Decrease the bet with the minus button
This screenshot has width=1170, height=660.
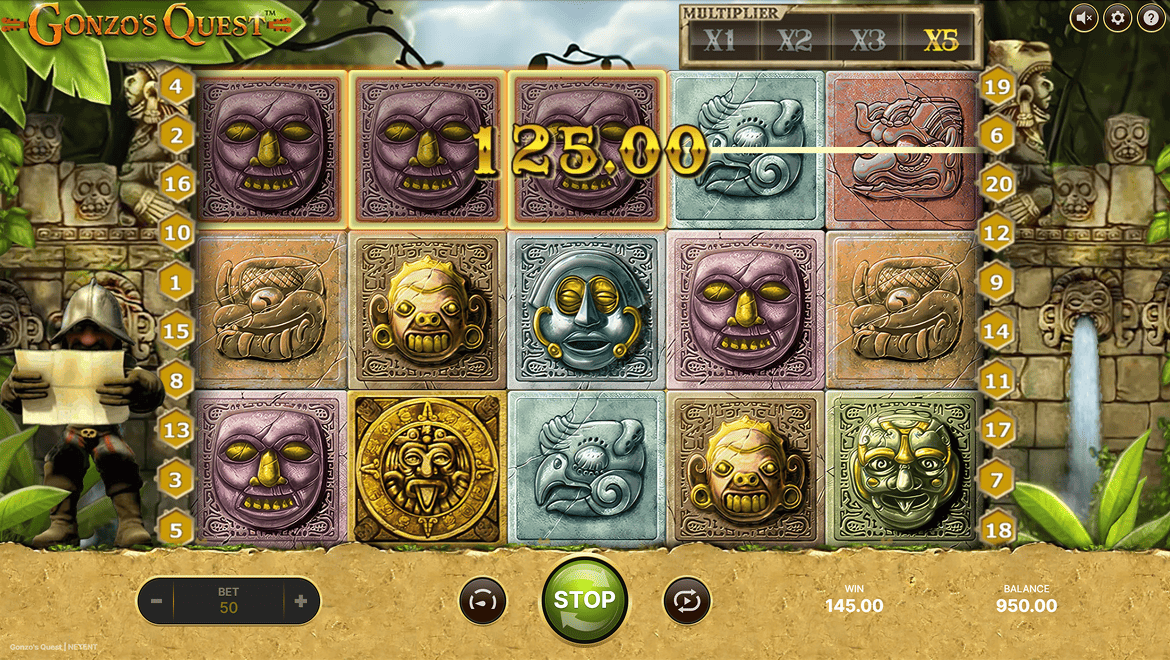point(156,601)
